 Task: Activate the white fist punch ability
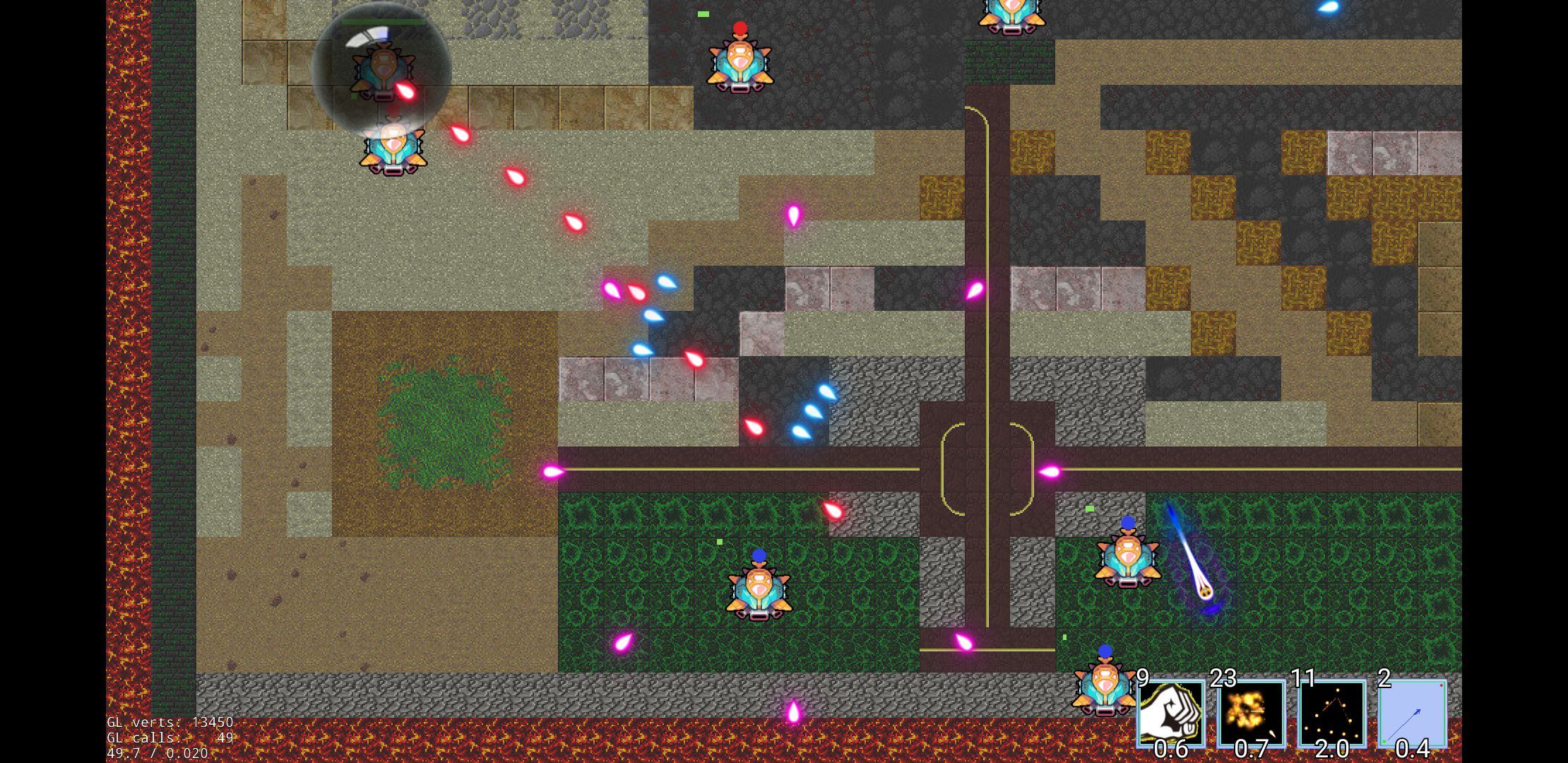coord(1170,713)
